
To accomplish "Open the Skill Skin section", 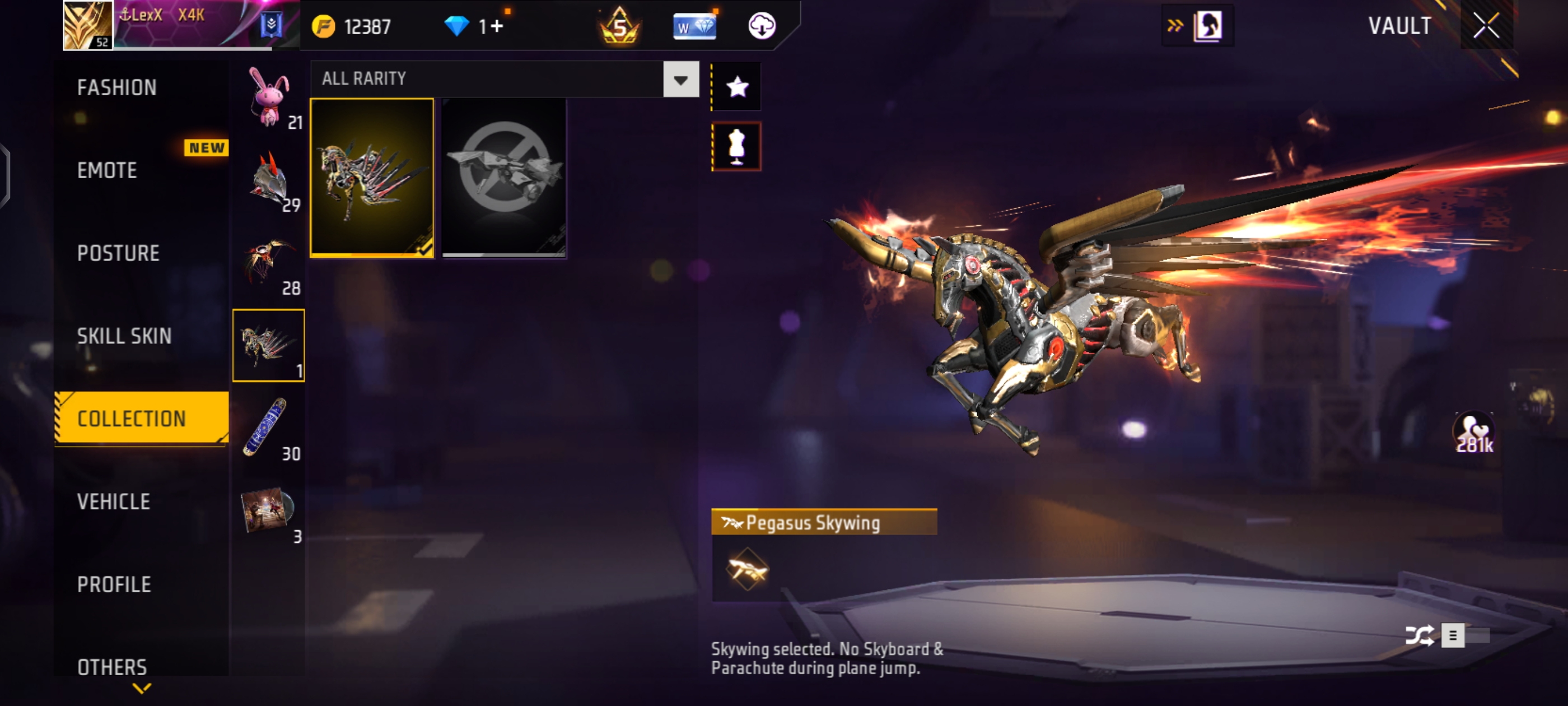I will [124, 336].
